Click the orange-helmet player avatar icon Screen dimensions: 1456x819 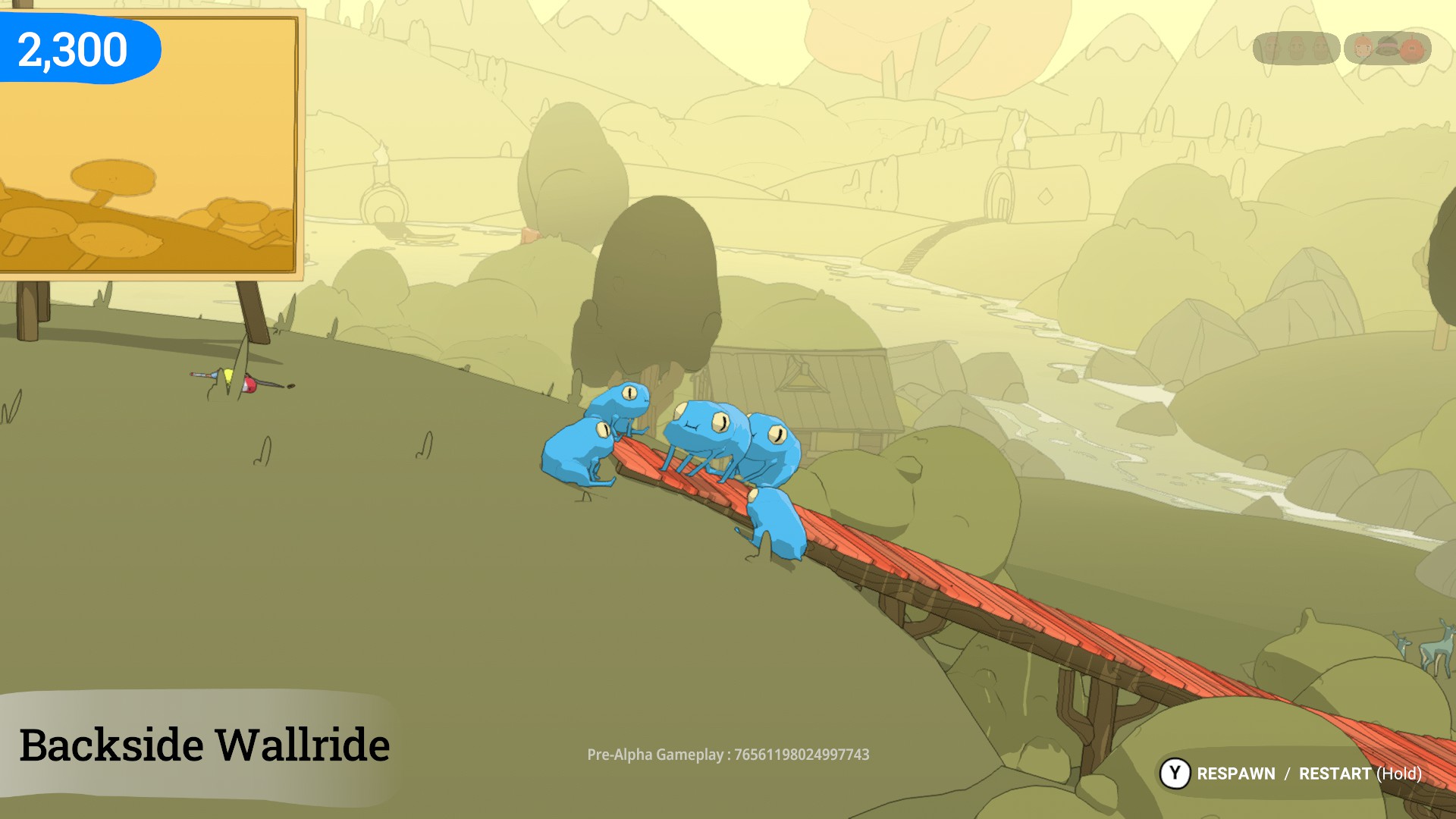[x=1362, y=47]
